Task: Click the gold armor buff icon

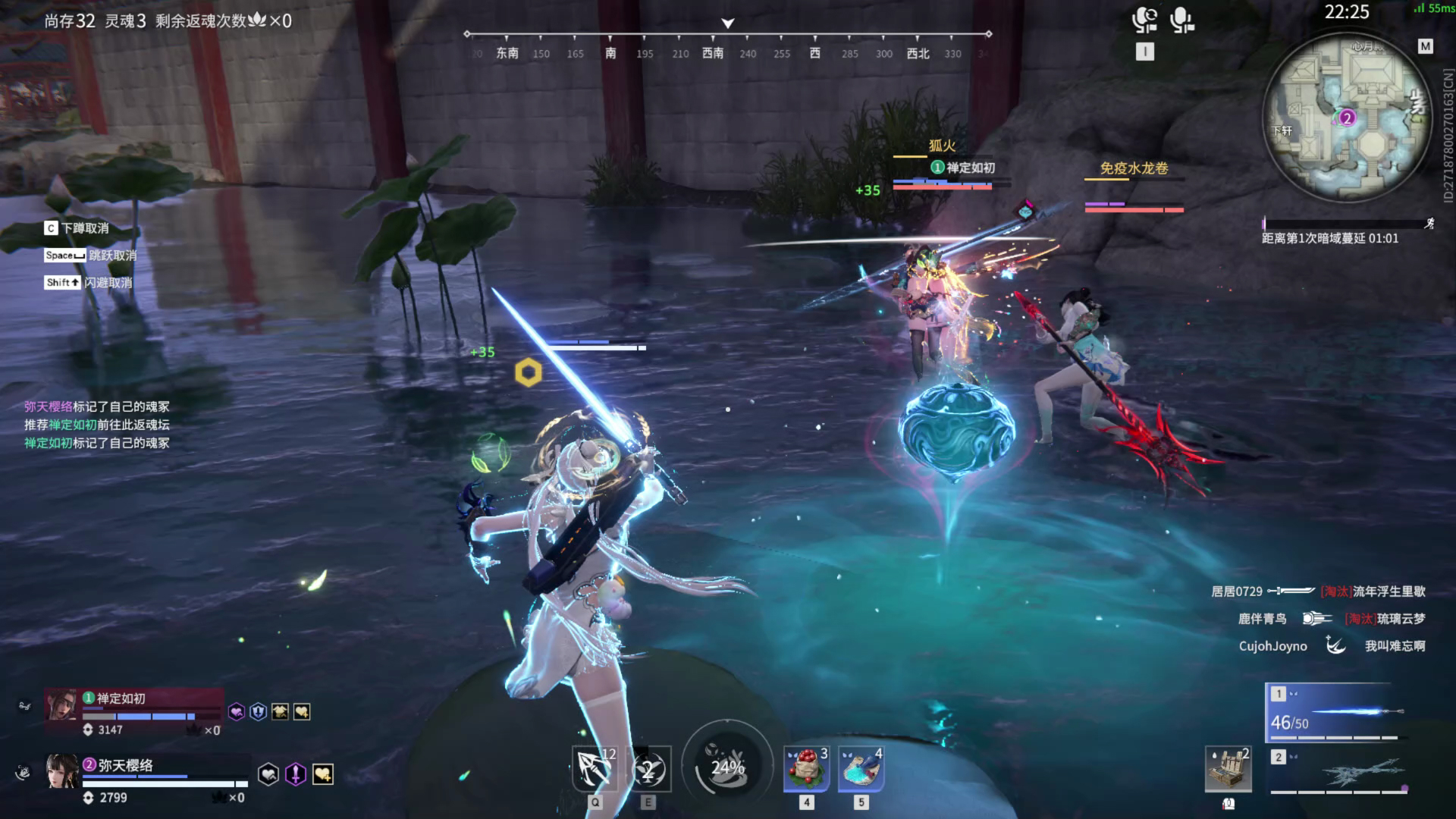Action: 281,712
